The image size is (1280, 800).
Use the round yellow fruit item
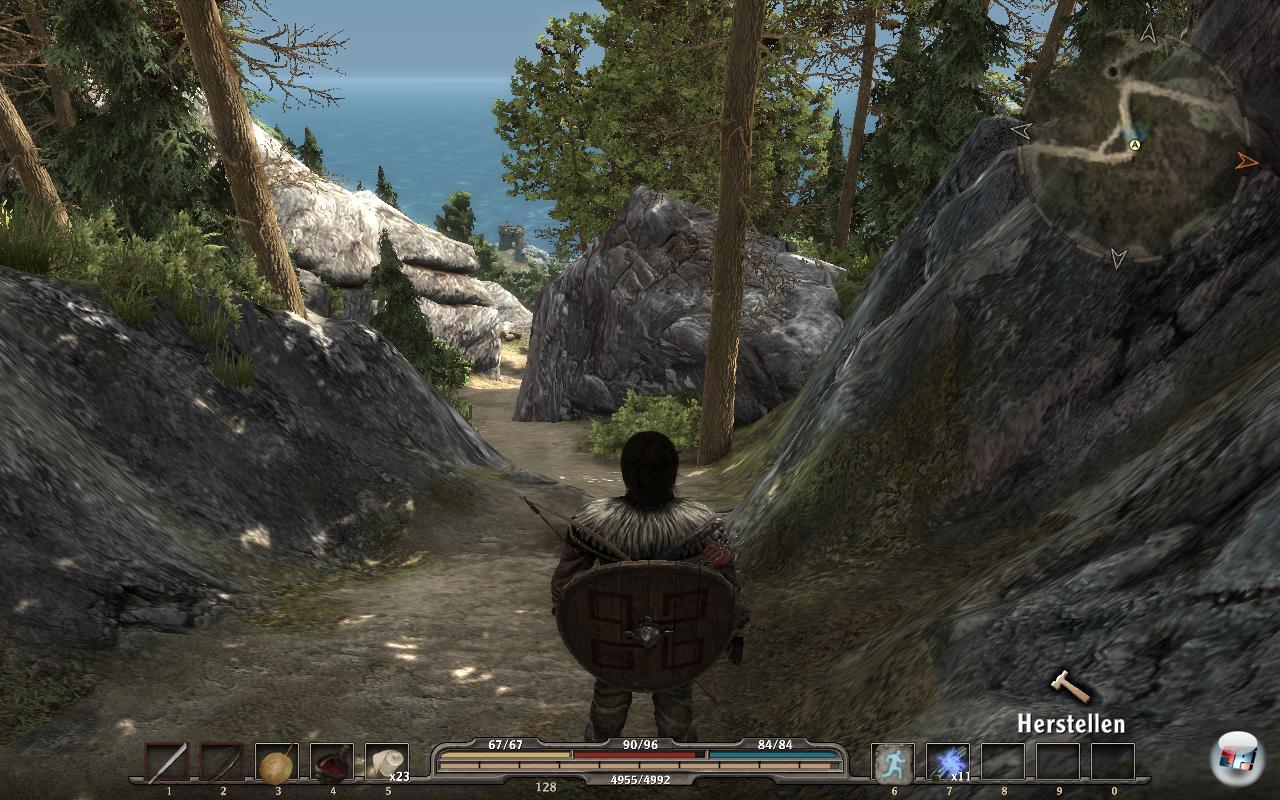tap(277, 763)
